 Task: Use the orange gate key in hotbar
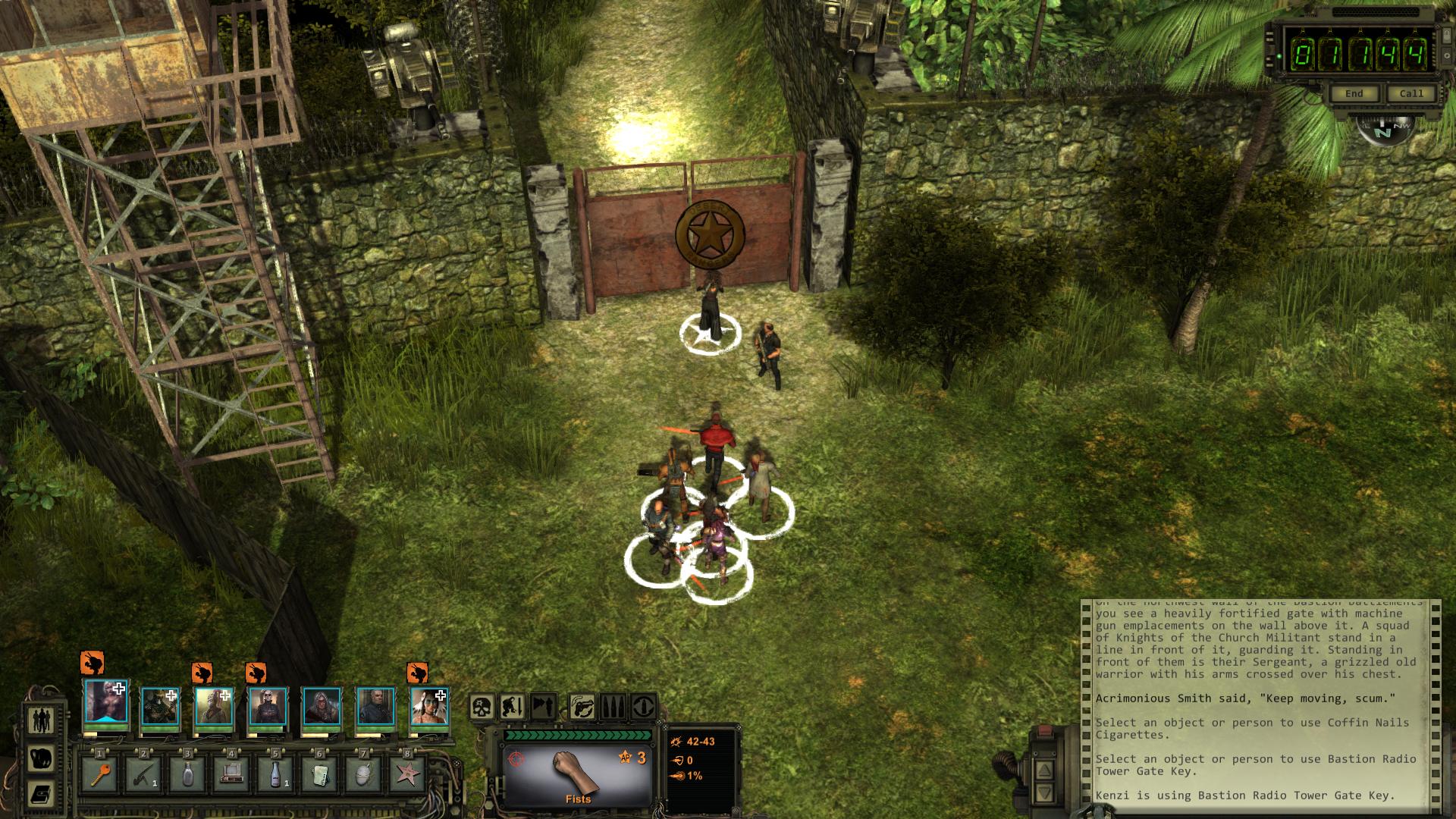pos(101,775)
